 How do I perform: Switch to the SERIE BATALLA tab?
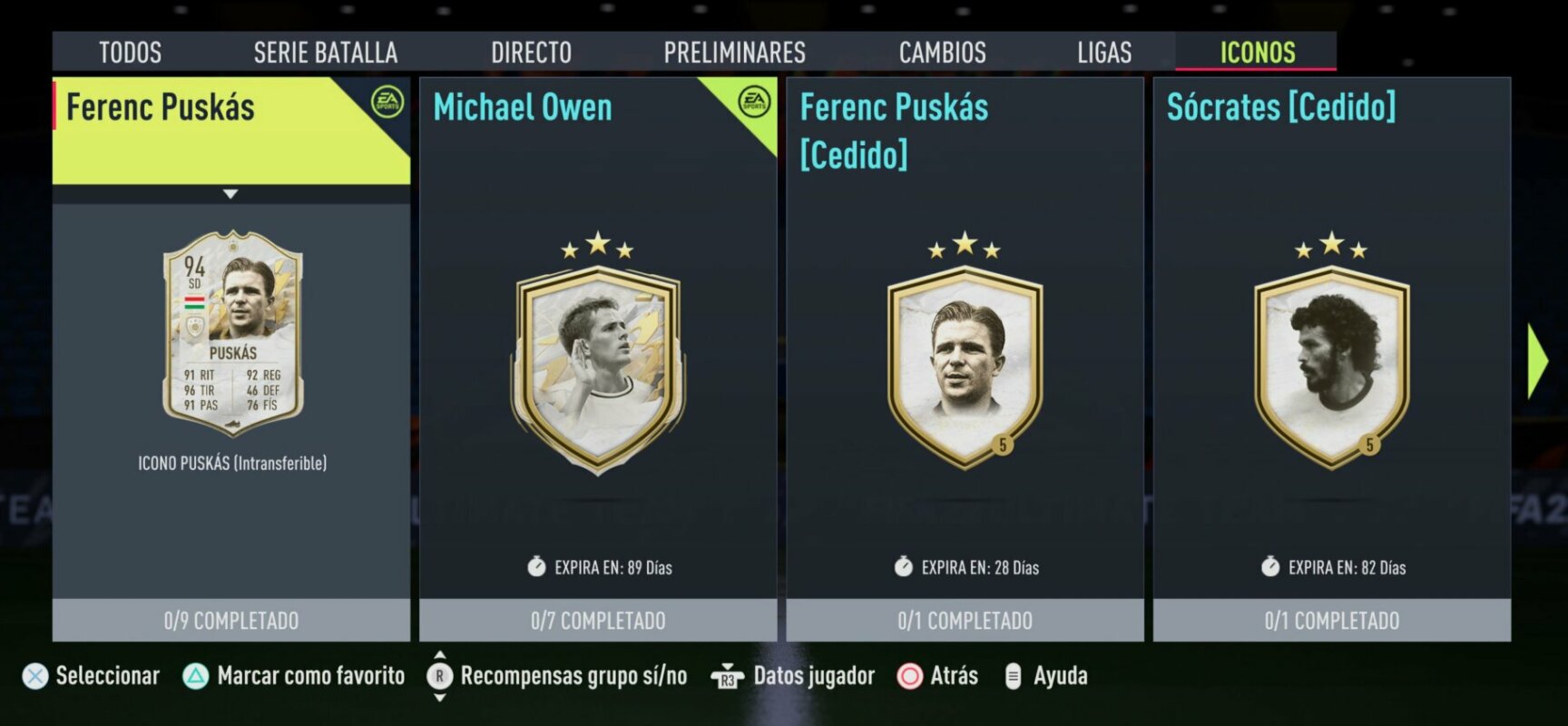click(x=327, y=52)
